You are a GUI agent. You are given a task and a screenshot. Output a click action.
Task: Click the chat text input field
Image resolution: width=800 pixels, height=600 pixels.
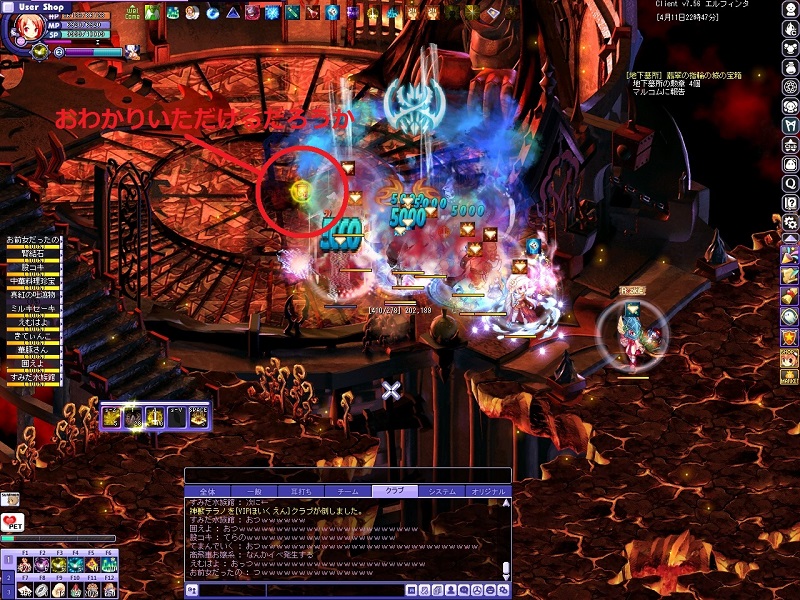(300, 591)
